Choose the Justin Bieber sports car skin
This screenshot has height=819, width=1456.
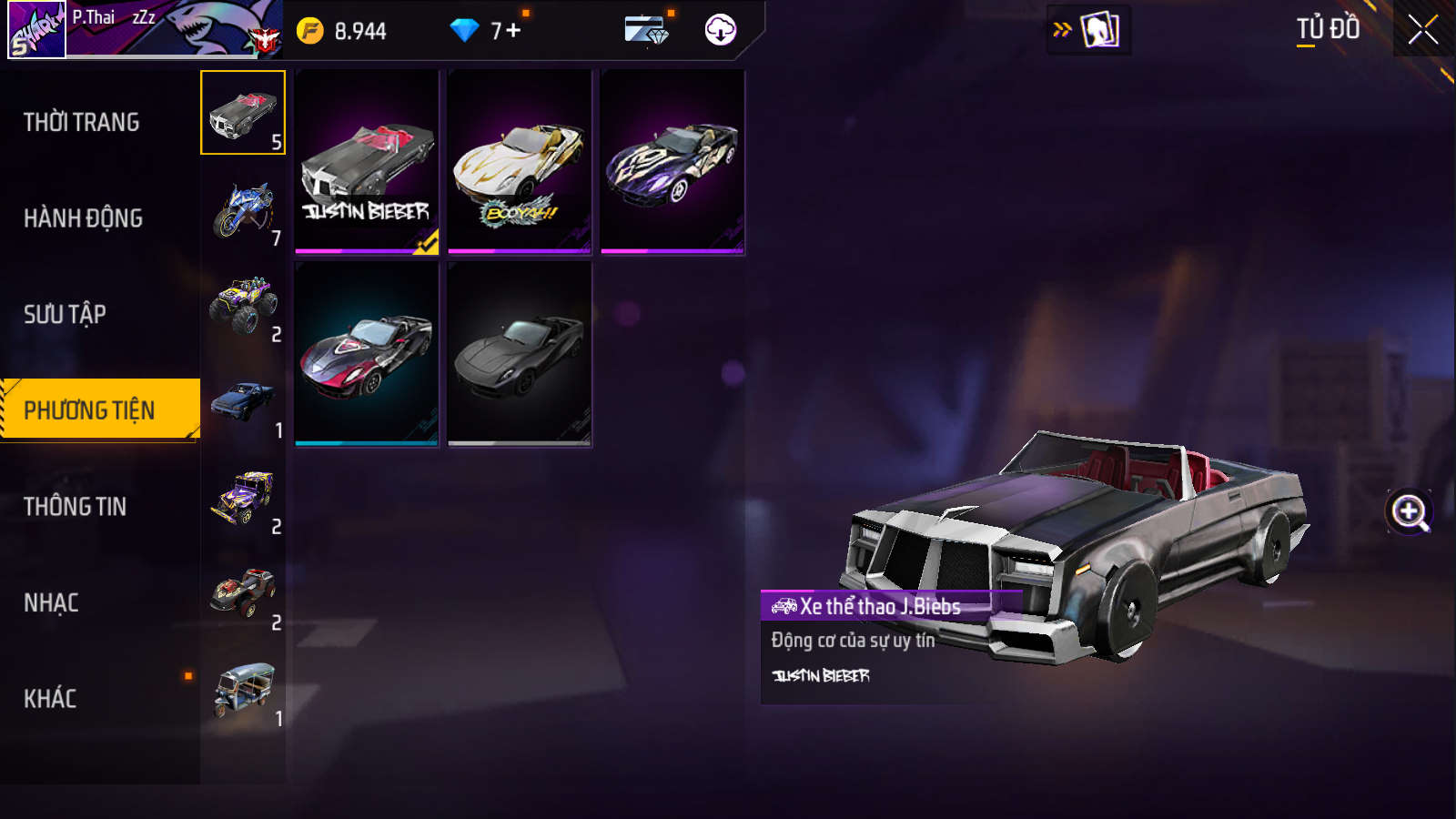[367, 163]
